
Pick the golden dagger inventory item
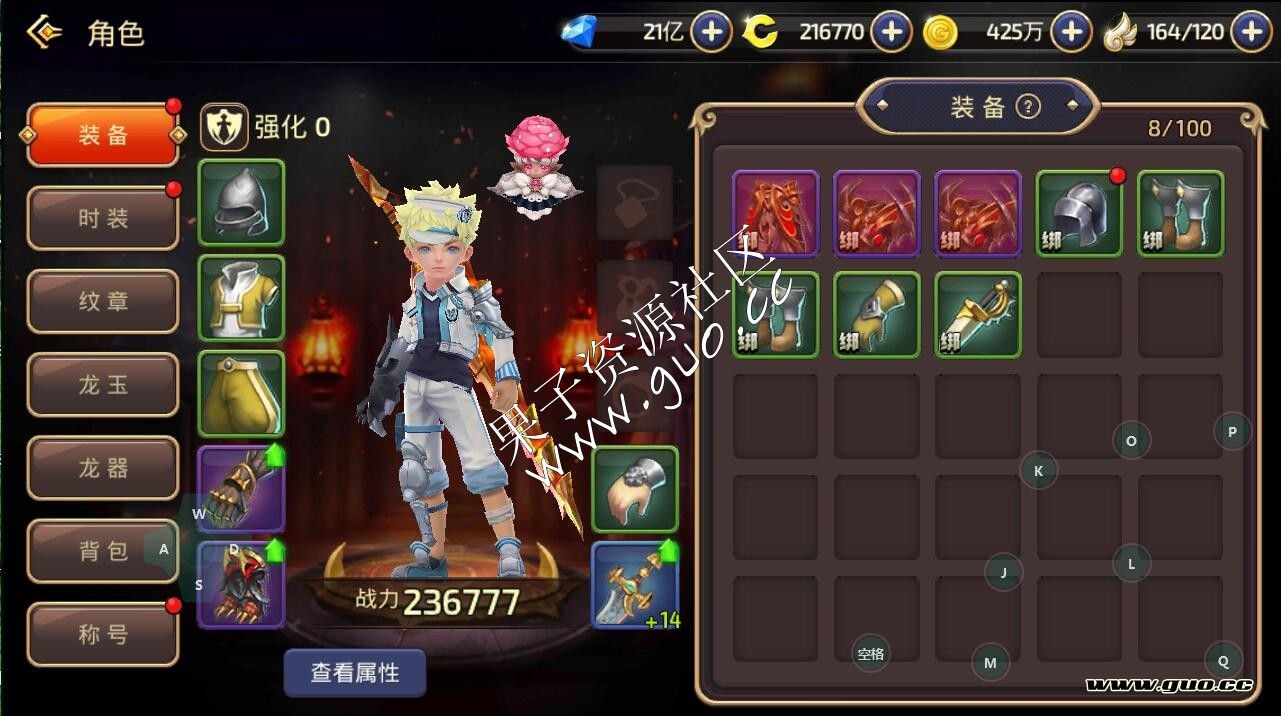tap(978, 314)
